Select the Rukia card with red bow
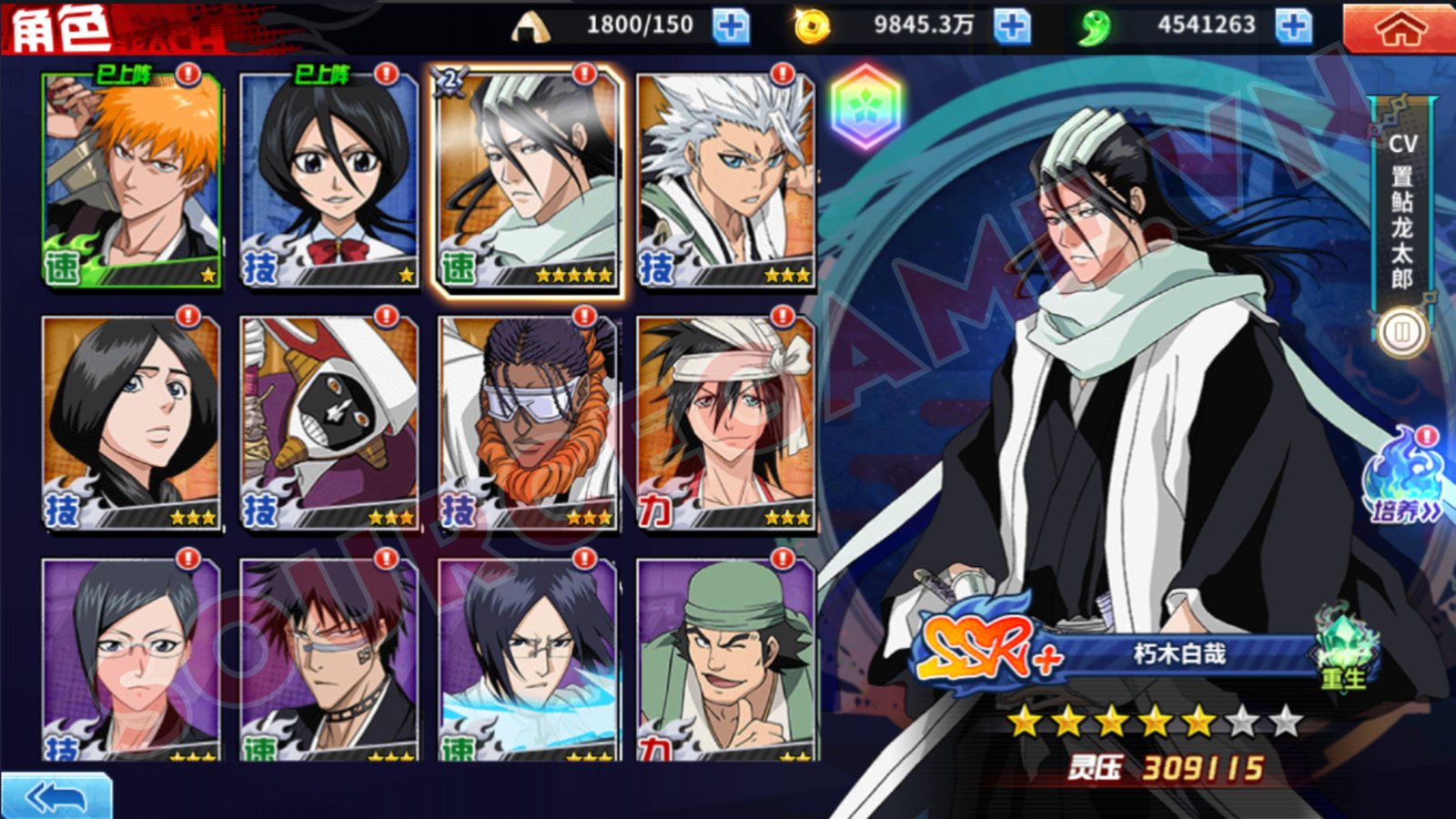 click(x=329, y=179)
